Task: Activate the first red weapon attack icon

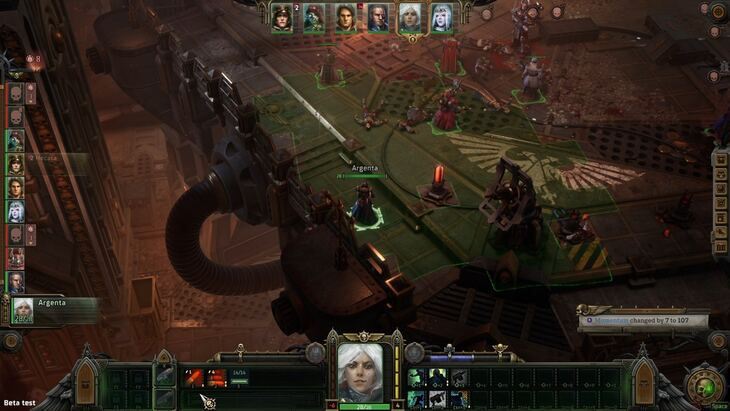Action: 193,377
